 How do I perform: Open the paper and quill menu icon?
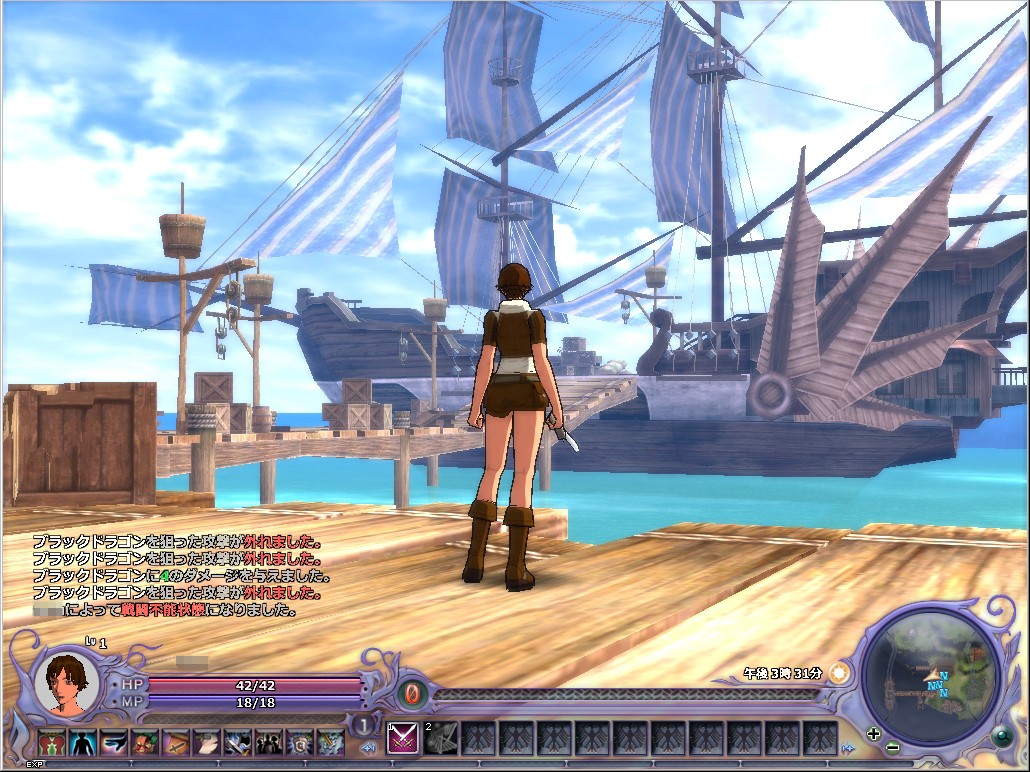(207, 742)
